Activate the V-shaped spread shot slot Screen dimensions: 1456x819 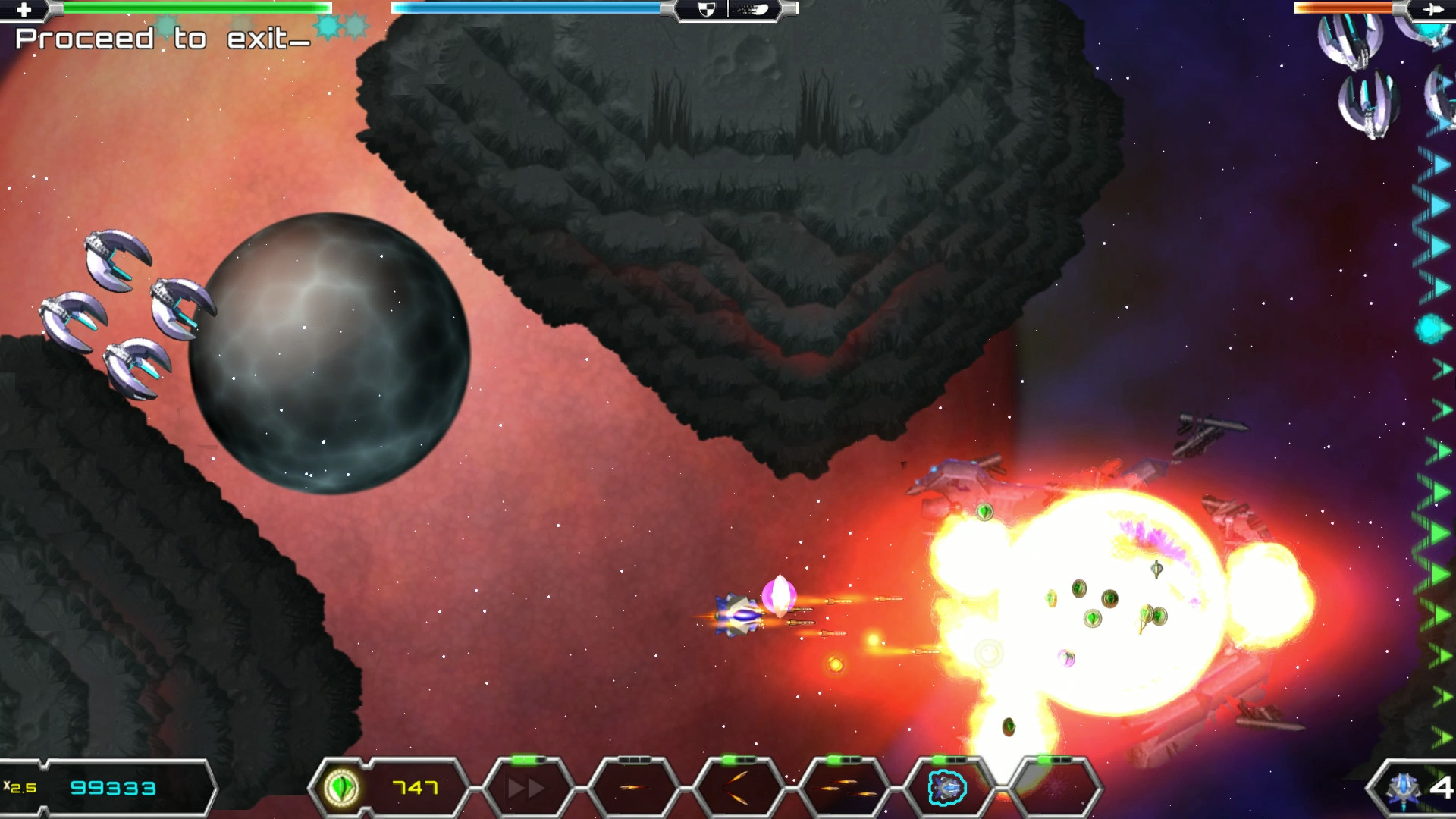pos(737,789)
